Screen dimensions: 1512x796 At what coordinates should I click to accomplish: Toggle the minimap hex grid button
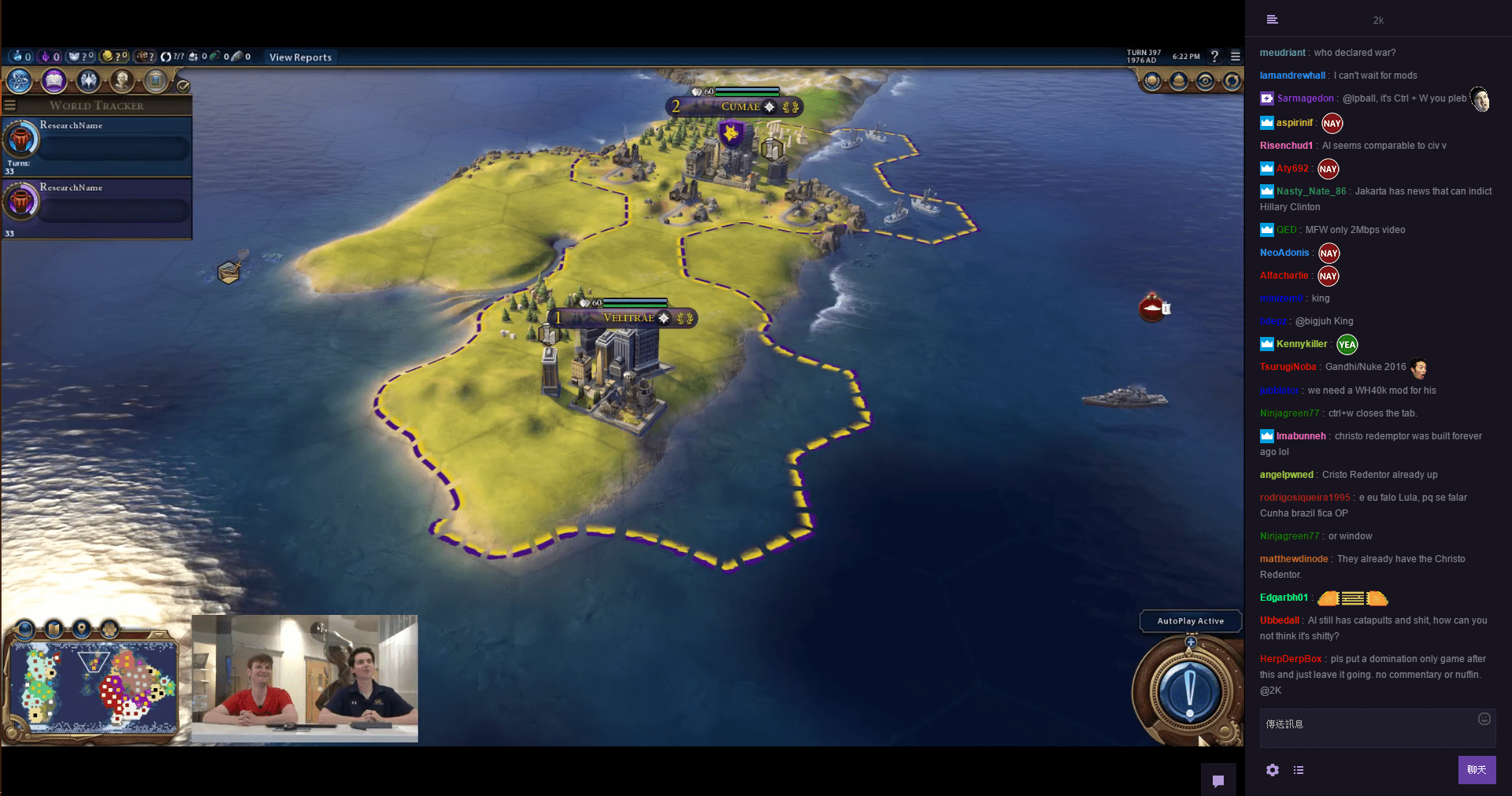pyautogui.click(x=109, y=629)
